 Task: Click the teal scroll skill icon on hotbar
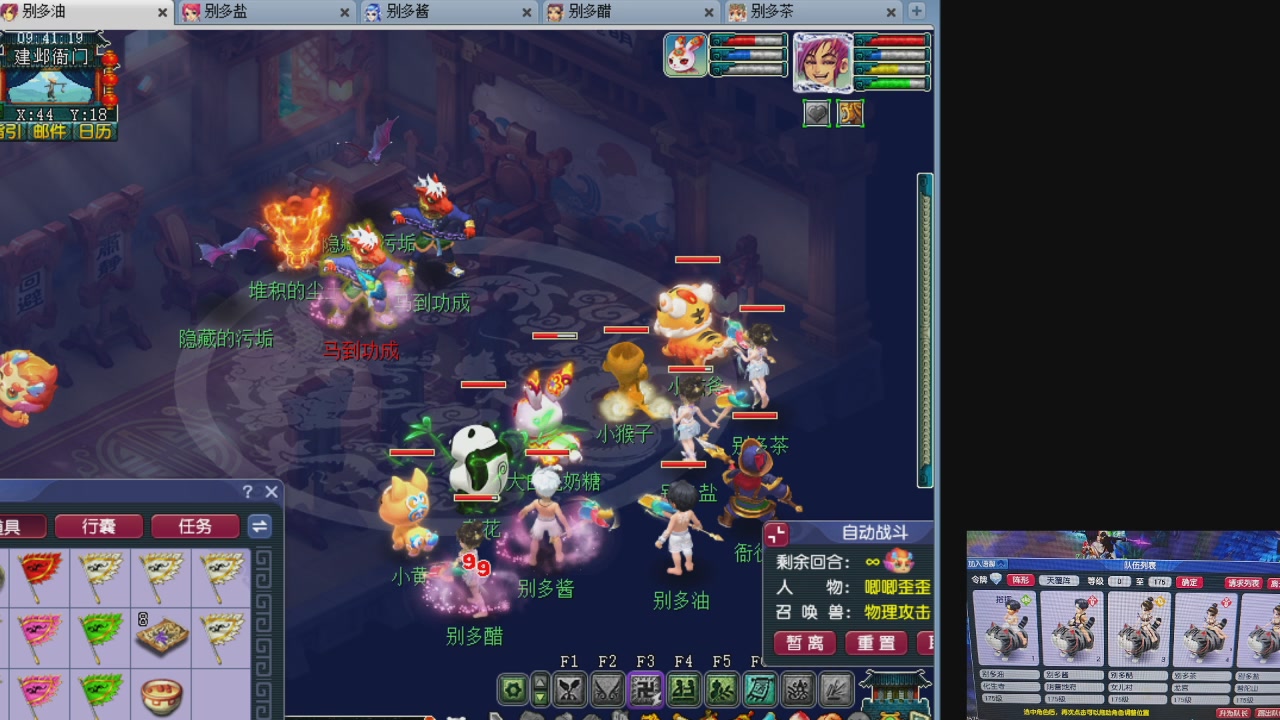(758, 689)
